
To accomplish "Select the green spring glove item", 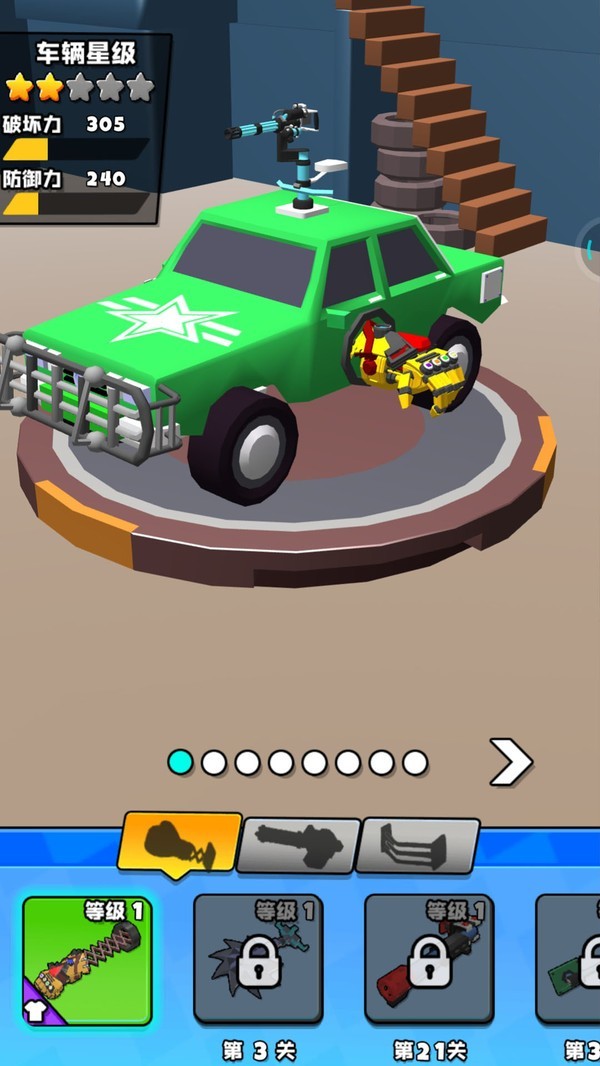I will pos(87,960).
